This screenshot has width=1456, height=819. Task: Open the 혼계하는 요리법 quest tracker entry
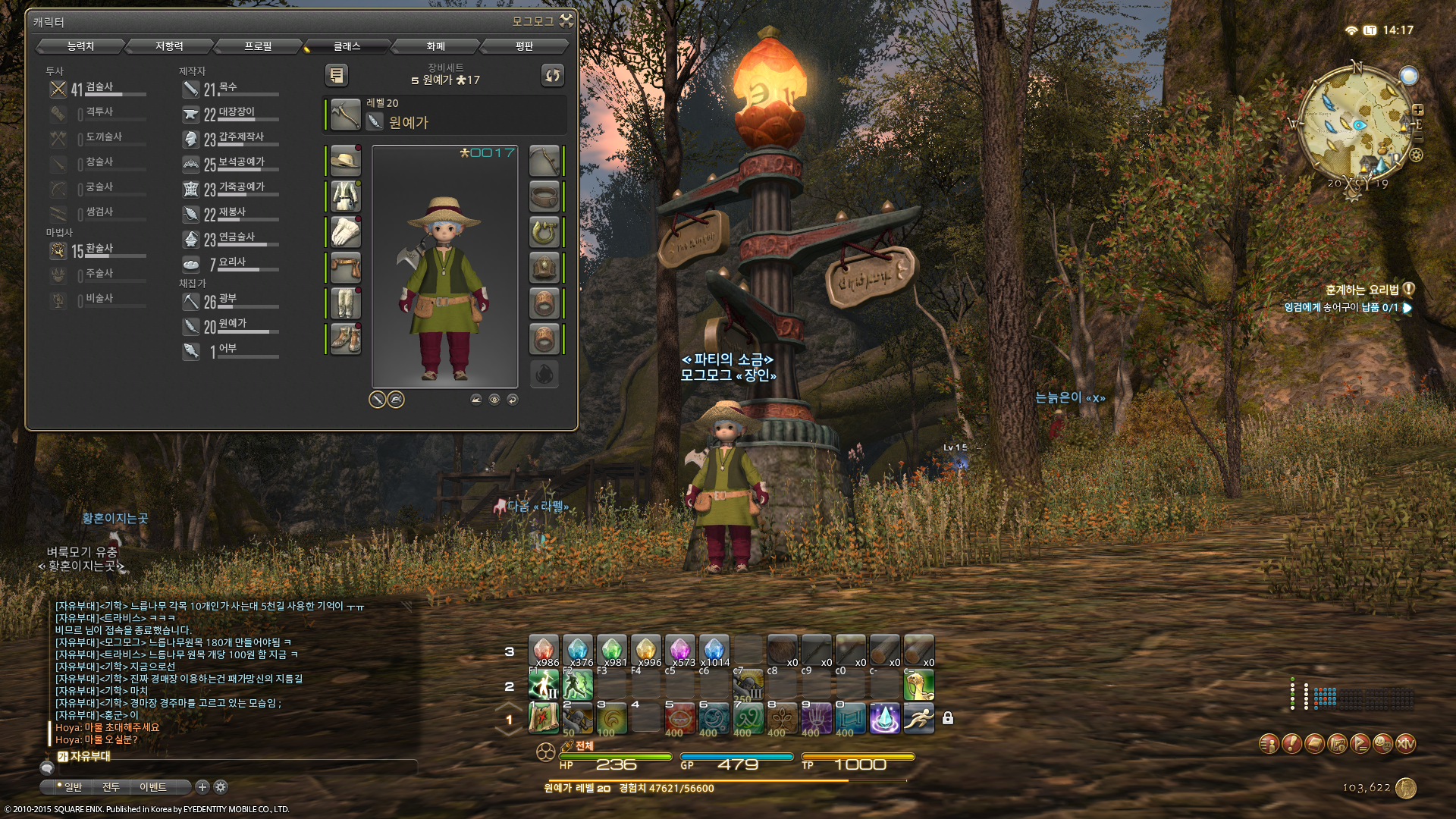coord(1362,290)
